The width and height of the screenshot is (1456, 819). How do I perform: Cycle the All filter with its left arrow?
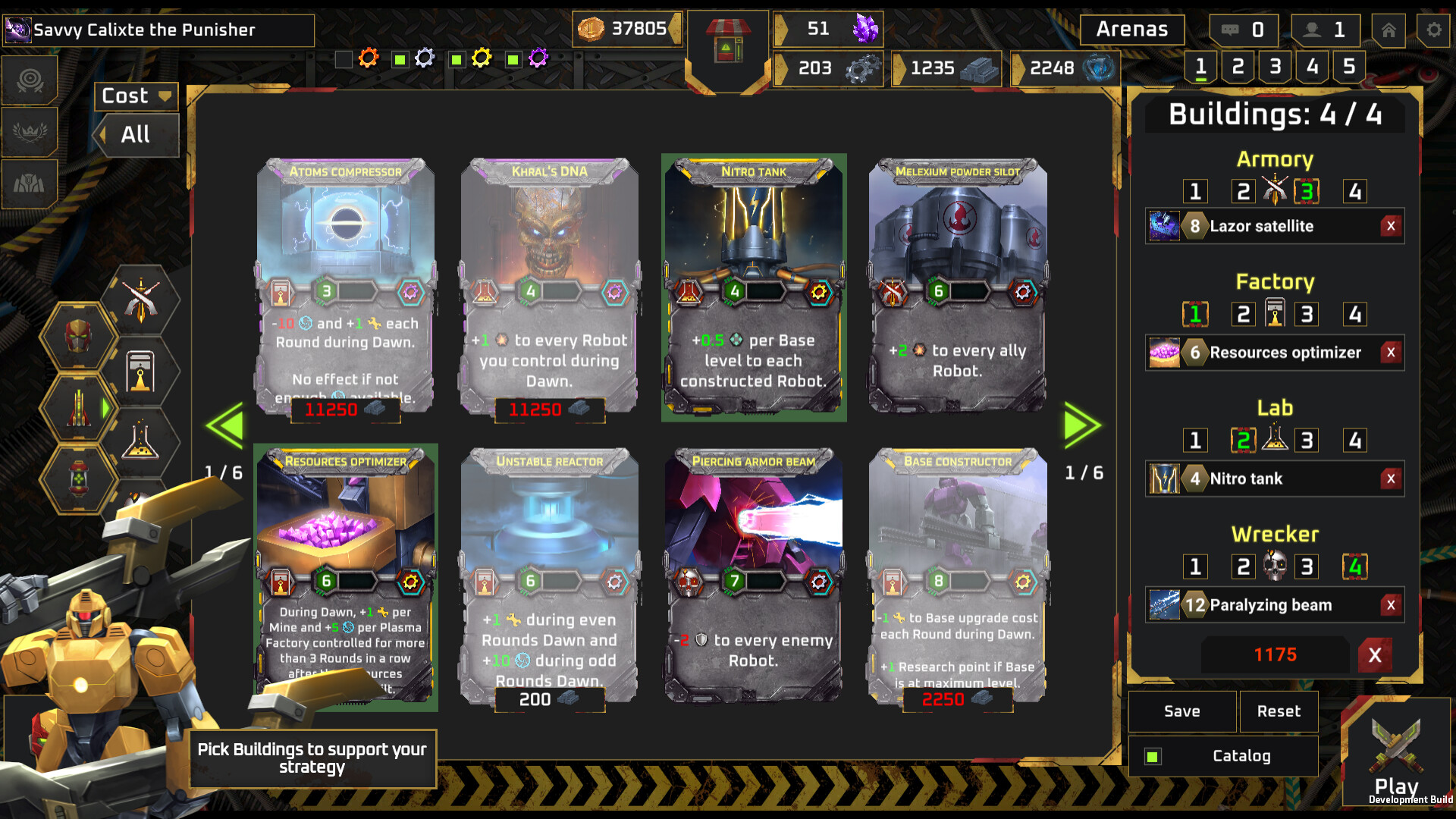click(104, 135)
